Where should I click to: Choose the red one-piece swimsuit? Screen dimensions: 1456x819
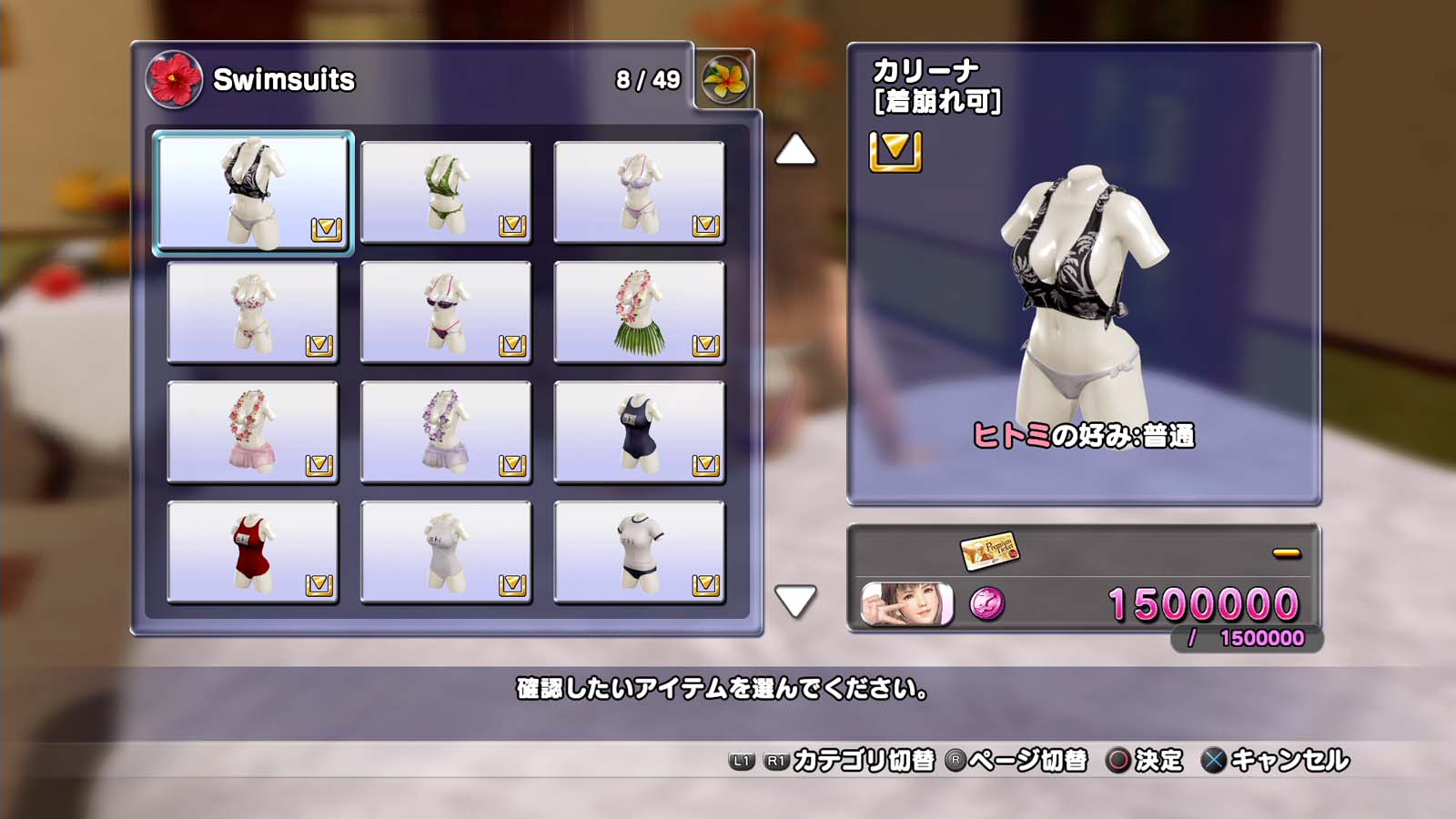point(253,552)
